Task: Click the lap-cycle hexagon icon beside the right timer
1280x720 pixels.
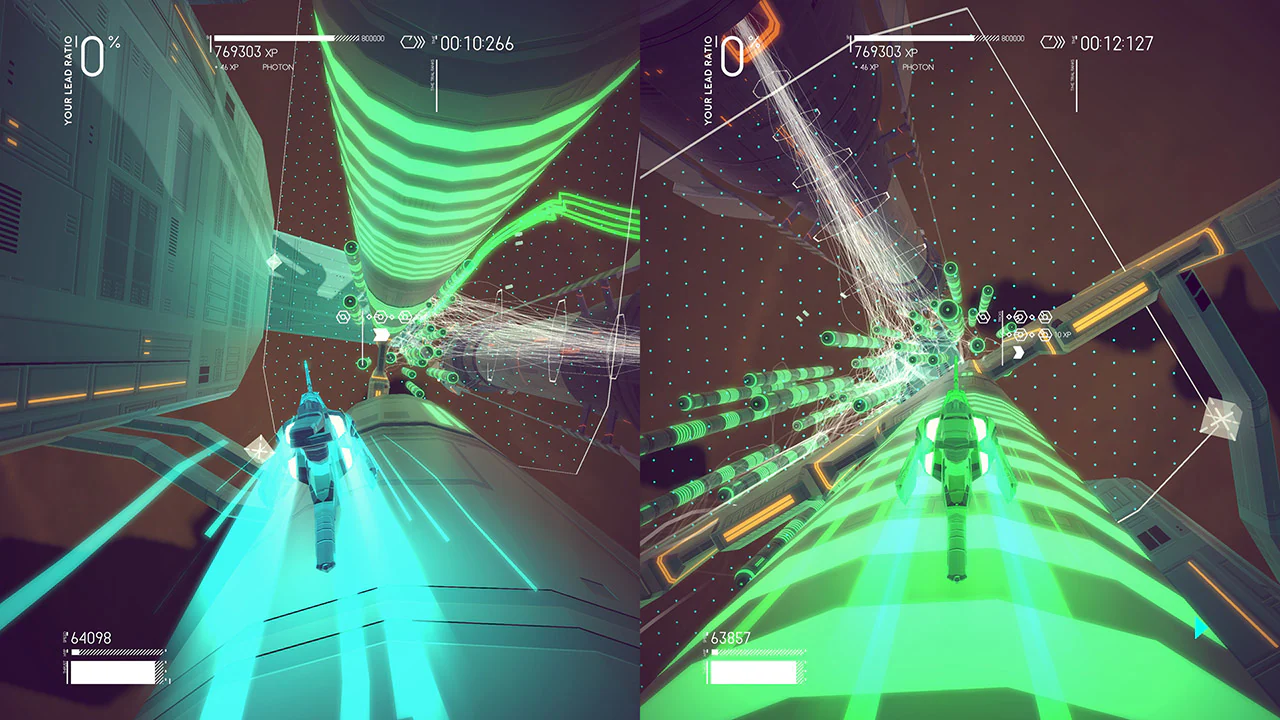Action: [x=1050, y=40]
